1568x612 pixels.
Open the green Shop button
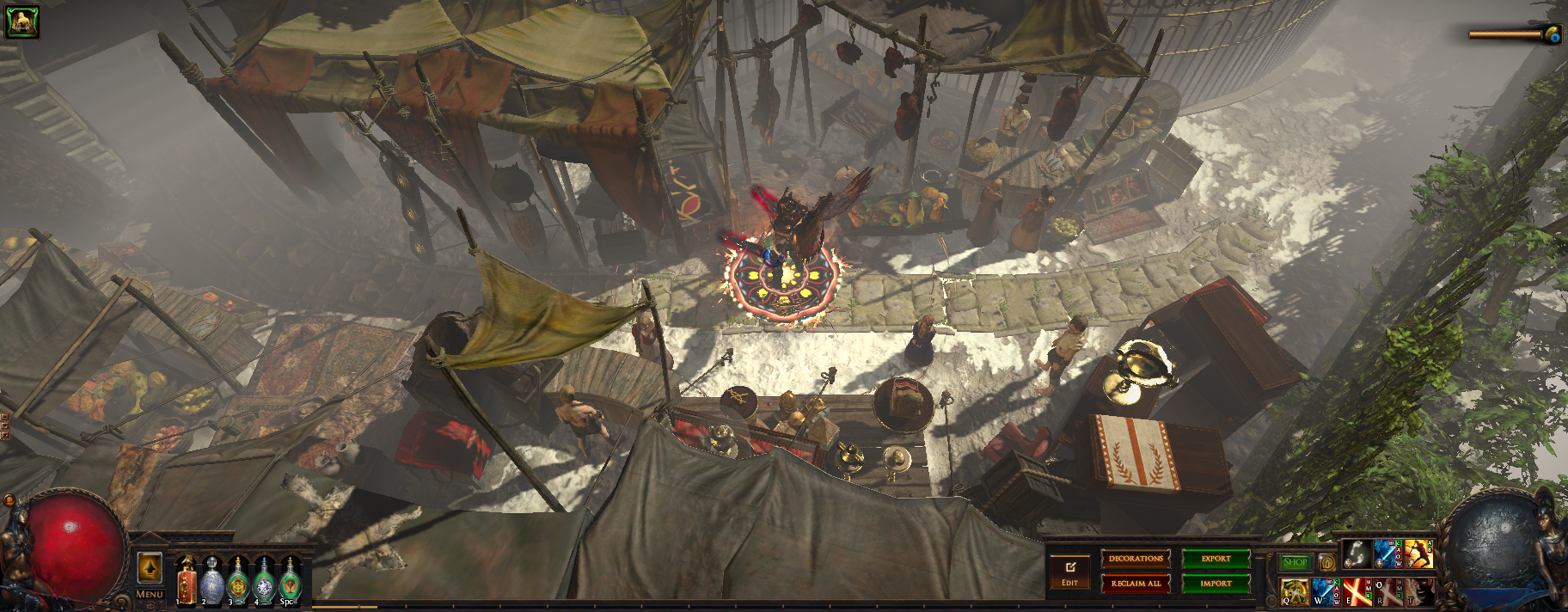point(1295,563)
